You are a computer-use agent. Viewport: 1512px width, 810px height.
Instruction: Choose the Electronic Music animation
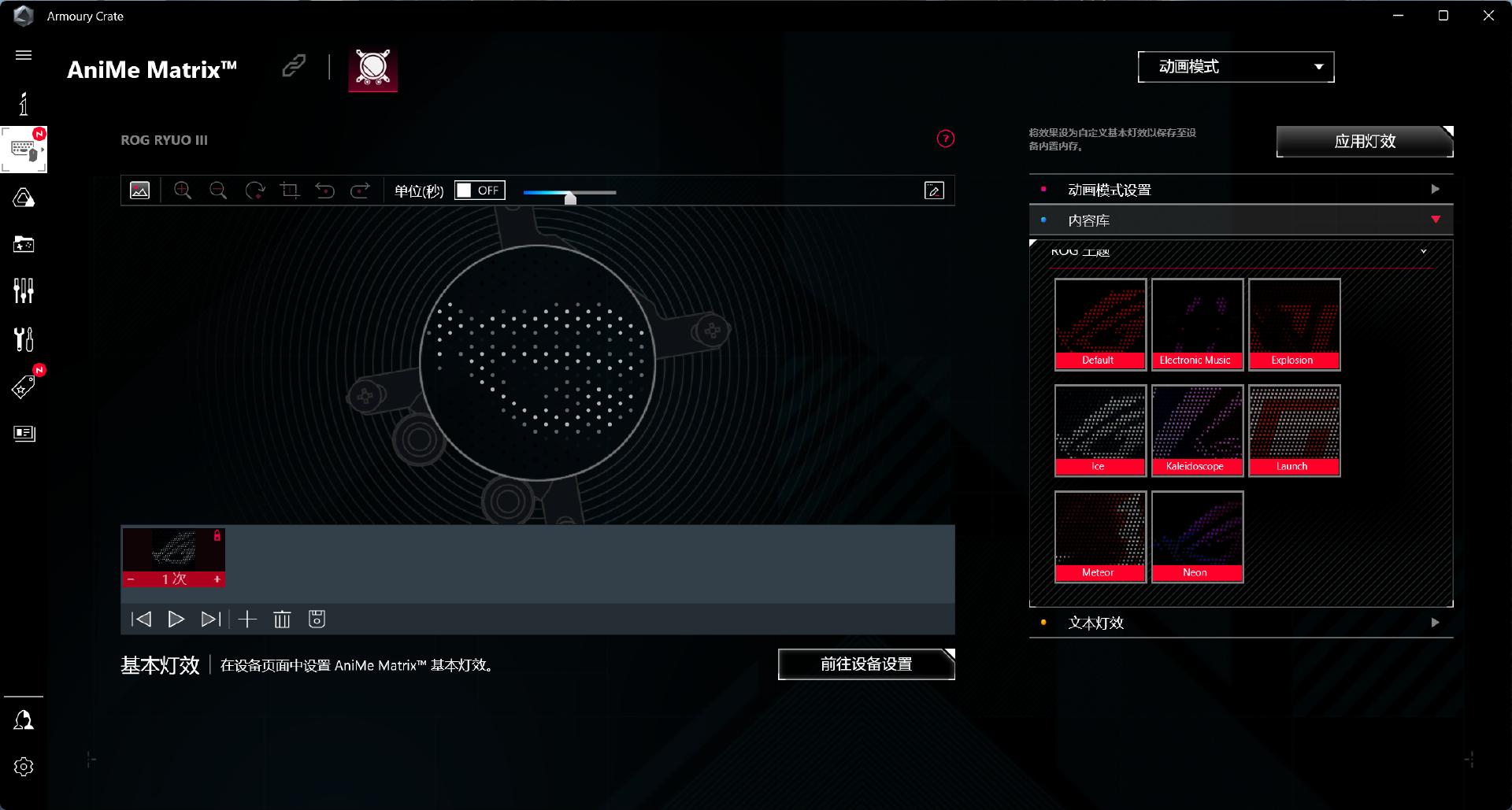tap(1196, 324)
